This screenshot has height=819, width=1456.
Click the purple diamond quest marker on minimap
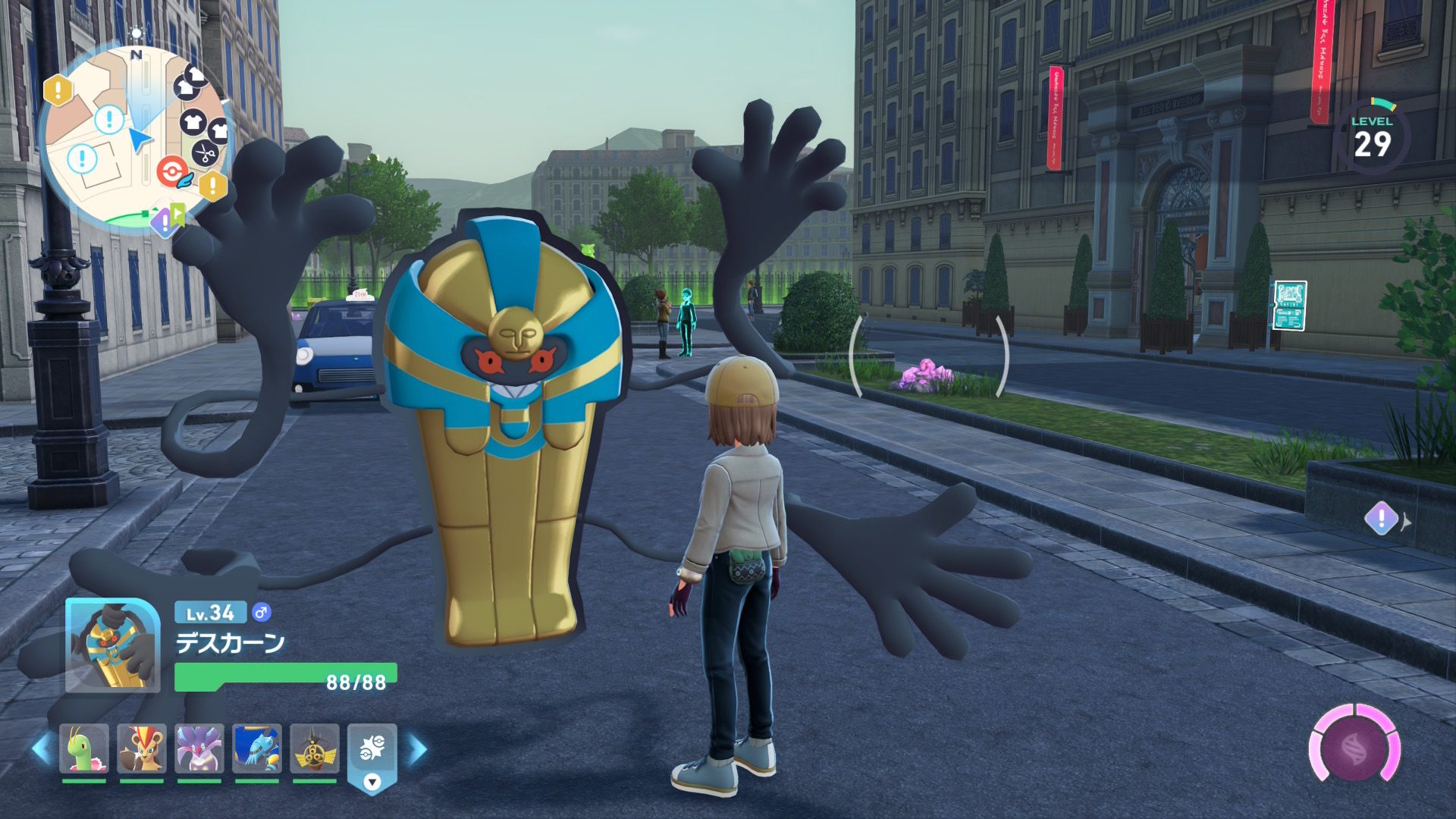(x=164, y=222)
